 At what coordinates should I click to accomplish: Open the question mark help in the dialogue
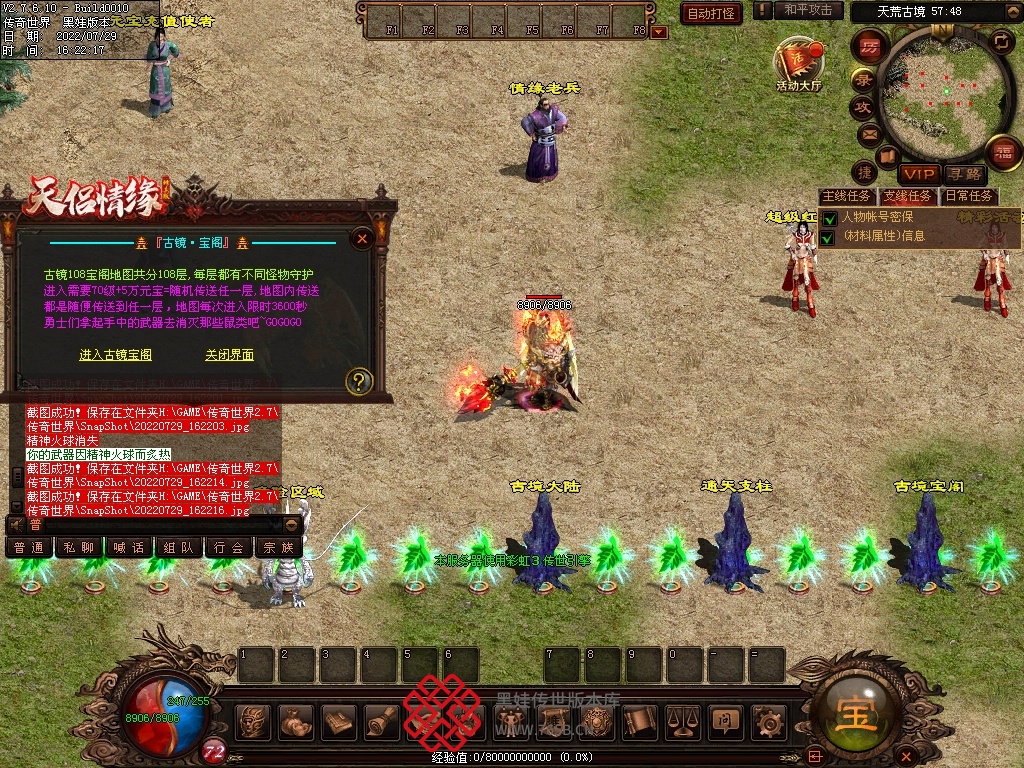(359, 380)
